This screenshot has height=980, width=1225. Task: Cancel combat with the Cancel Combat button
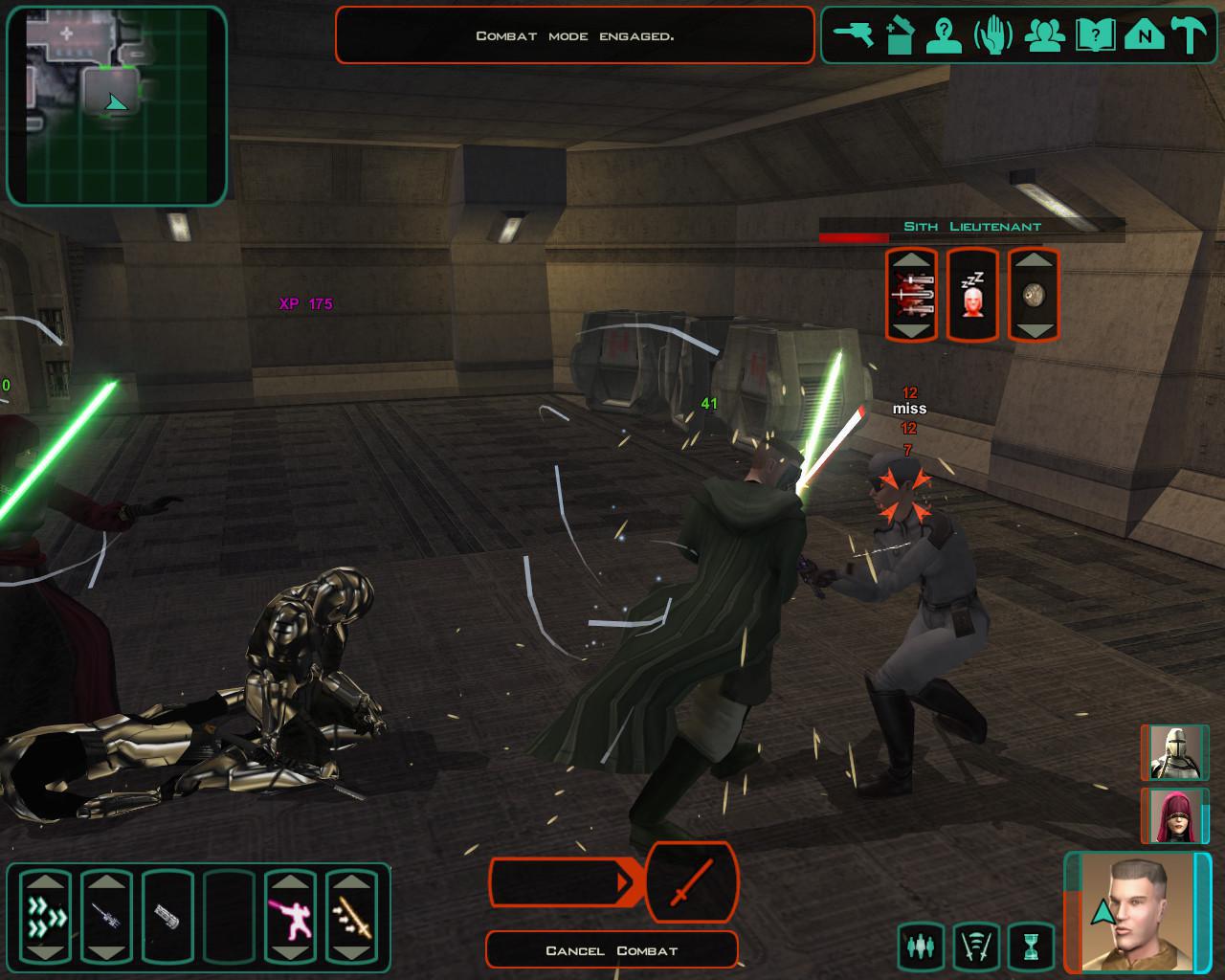point(612,950)
